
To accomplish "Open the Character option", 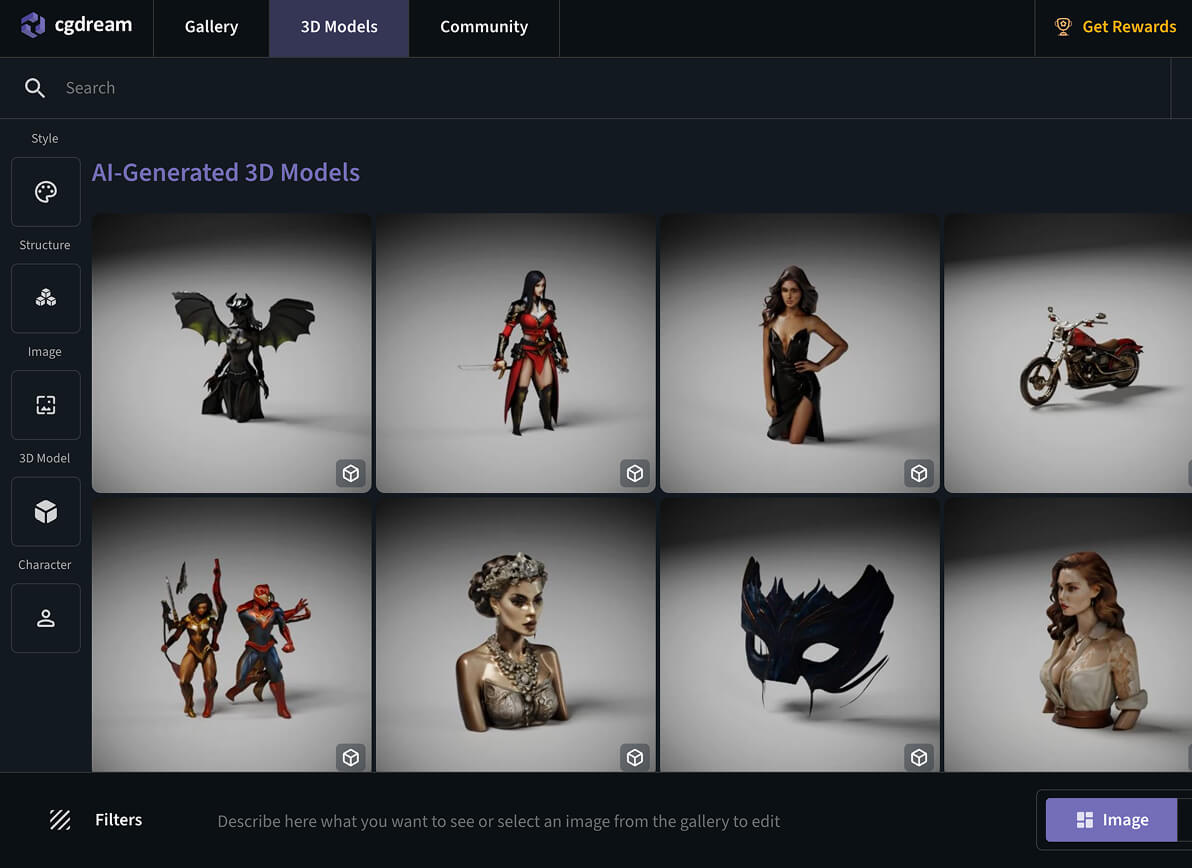I will (46, 619).
